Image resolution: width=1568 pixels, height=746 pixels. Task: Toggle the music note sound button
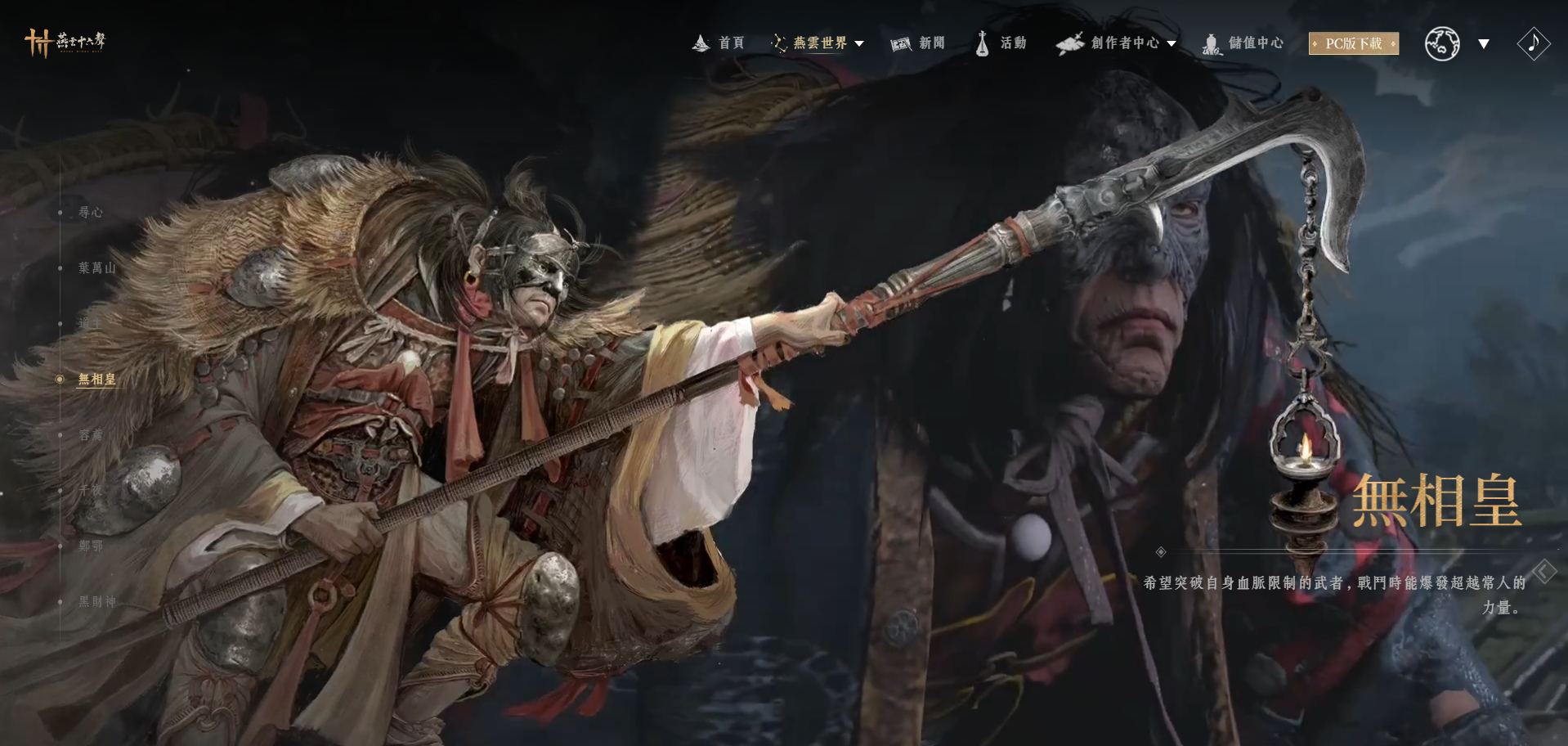pos(1533,43)
